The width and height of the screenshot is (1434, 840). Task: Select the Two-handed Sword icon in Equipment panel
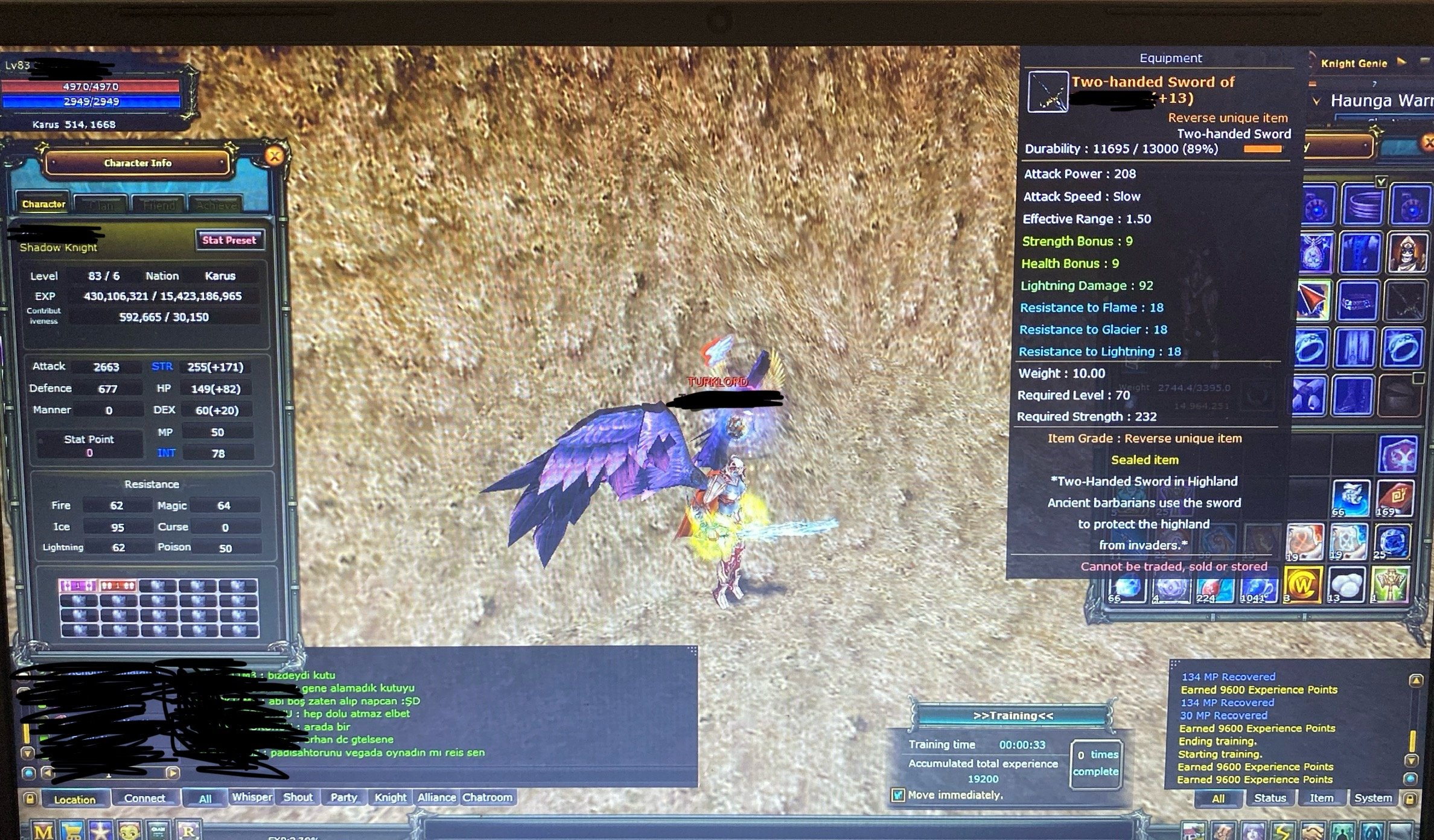coord(1048,92)
